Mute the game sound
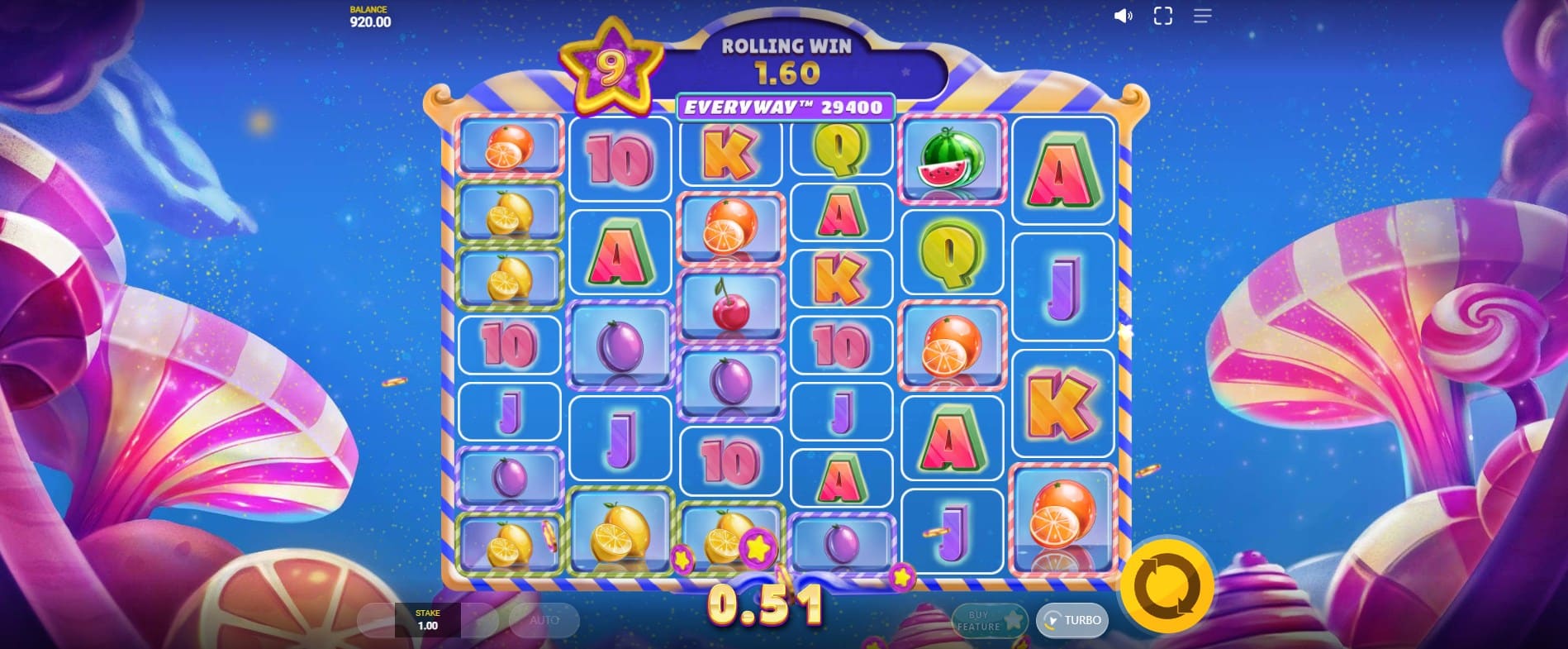Screen dimensions: 1568x649 pos(1123,16)
